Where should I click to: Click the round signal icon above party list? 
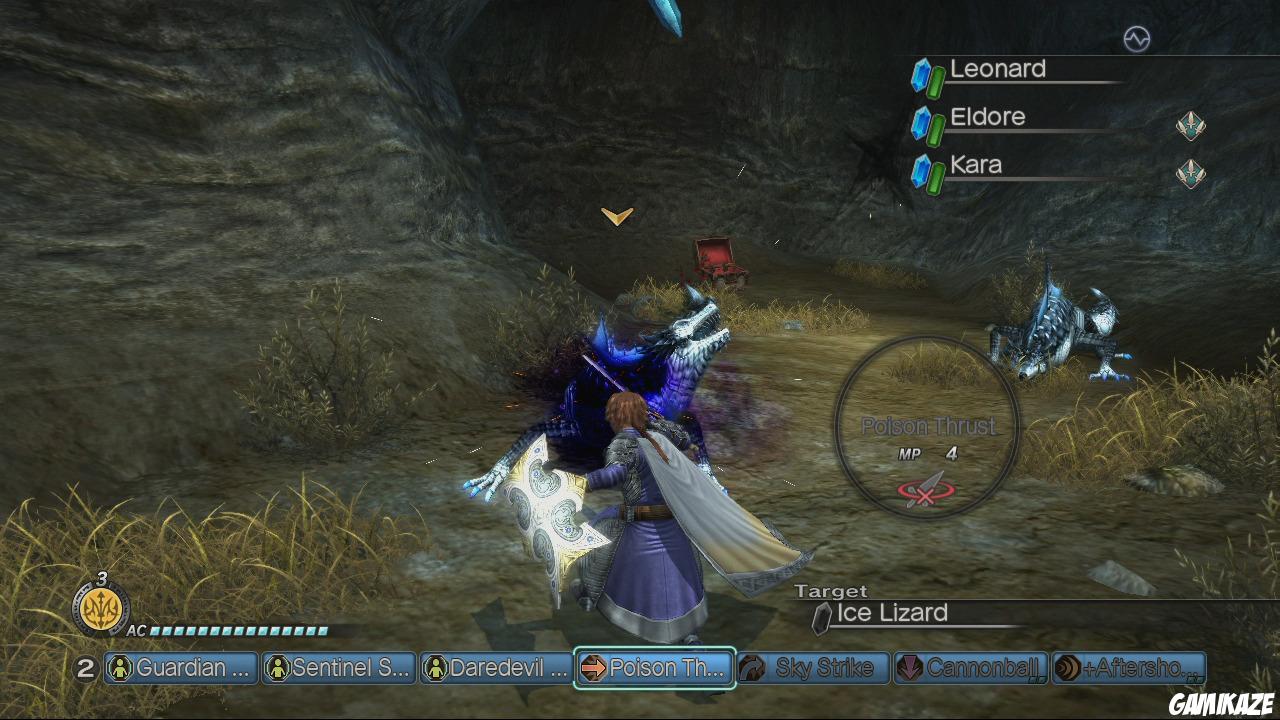pos(1137,39)
